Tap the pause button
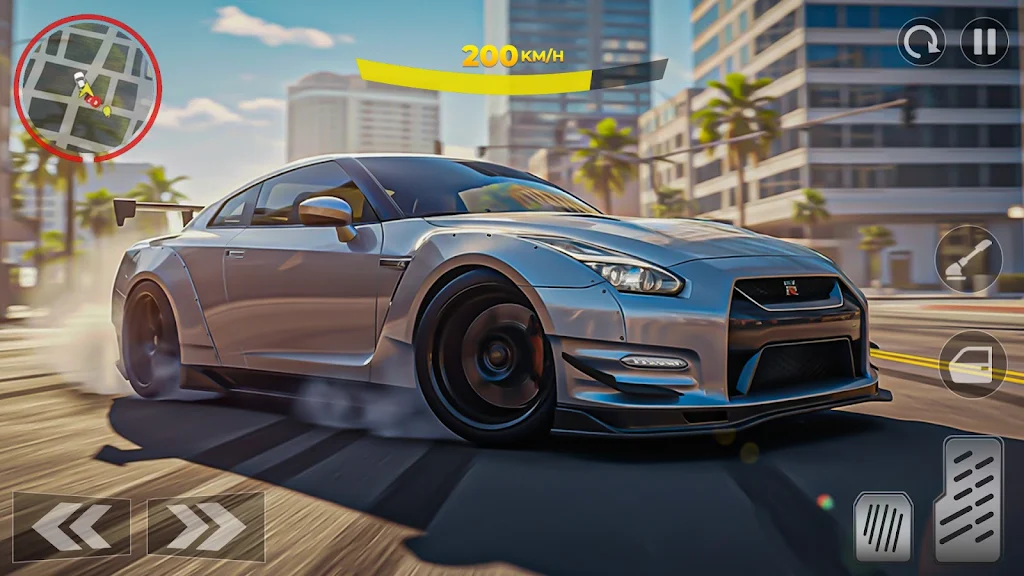Screen dimensions: 1024x576 (984, 42)
